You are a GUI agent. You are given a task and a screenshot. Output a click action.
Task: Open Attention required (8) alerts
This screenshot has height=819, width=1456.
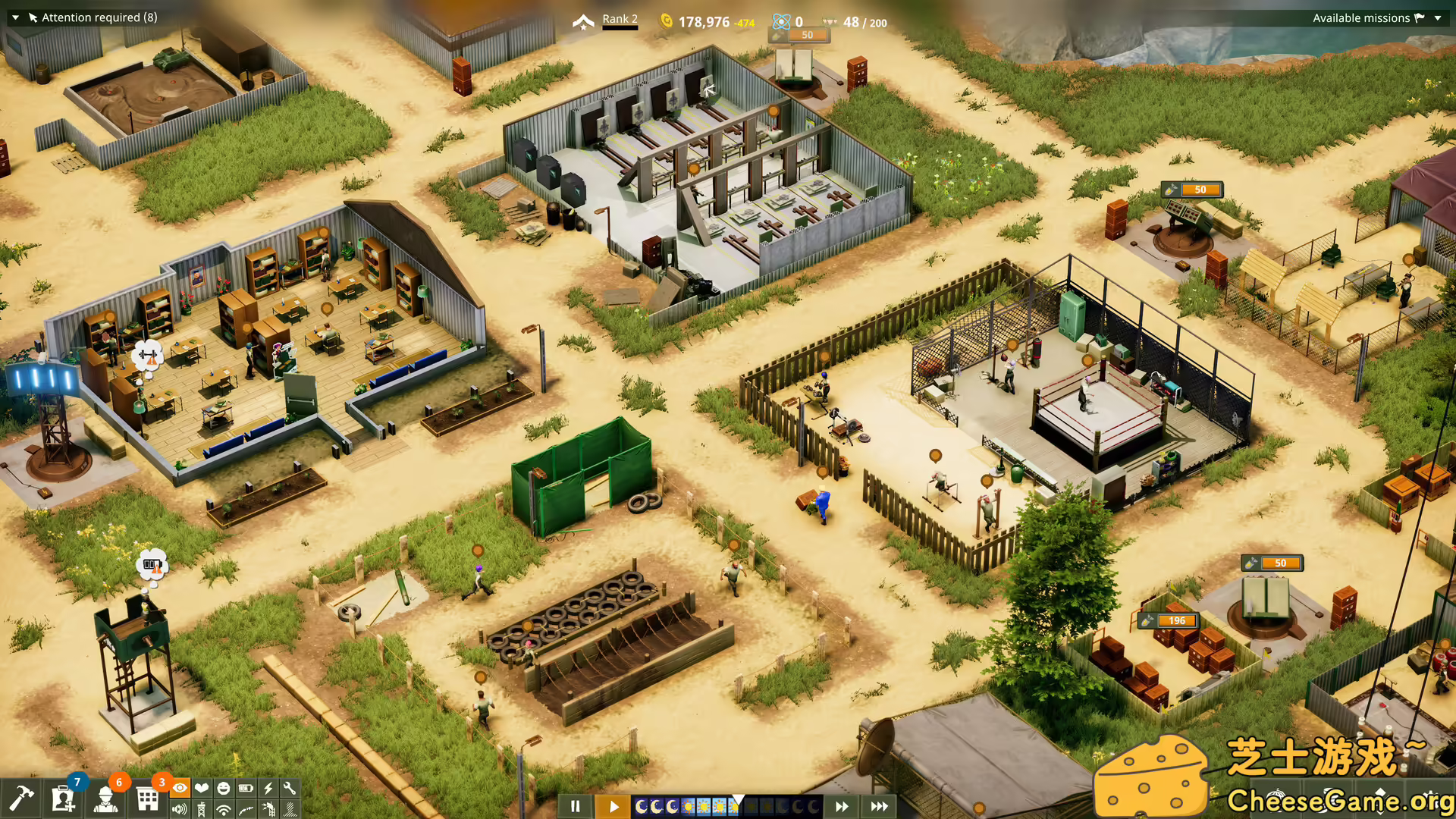99,17
